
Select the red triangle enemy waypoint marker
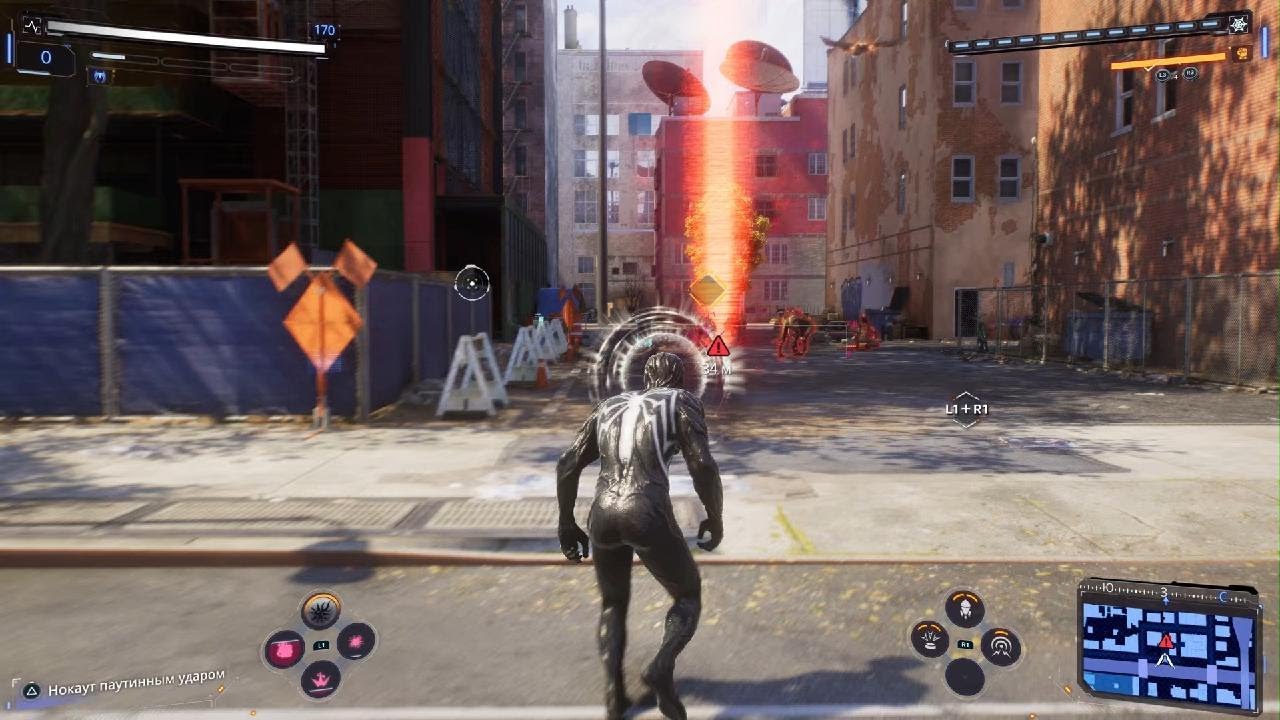point(717,346)
